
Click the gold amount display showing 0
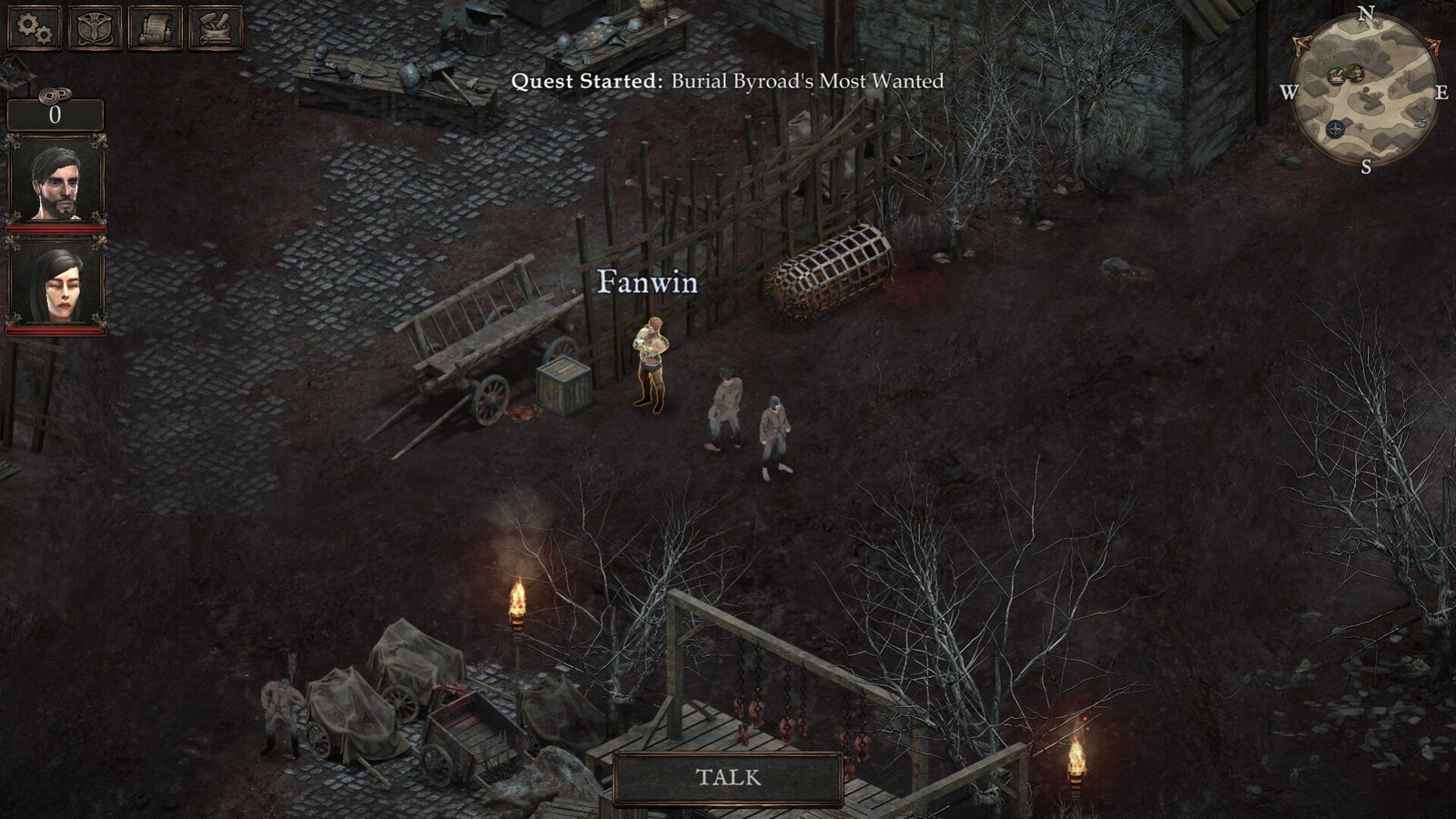[x=56, y=115]
